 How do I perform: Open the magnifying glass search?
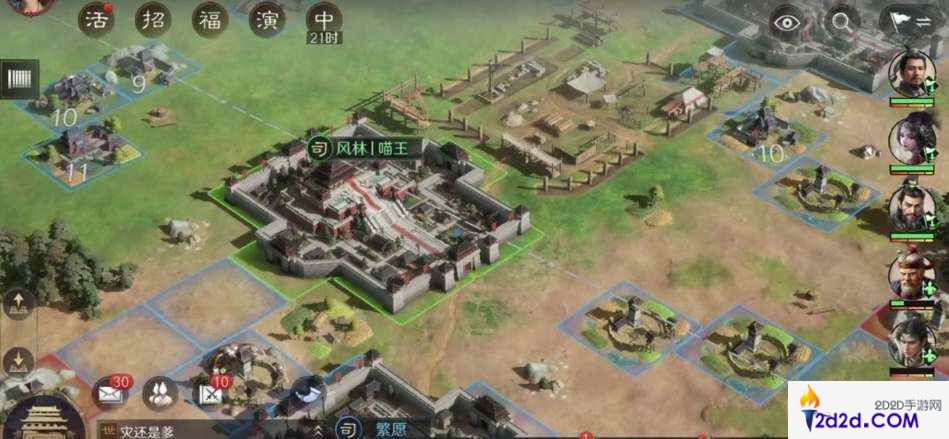click(x=843, y=21)
